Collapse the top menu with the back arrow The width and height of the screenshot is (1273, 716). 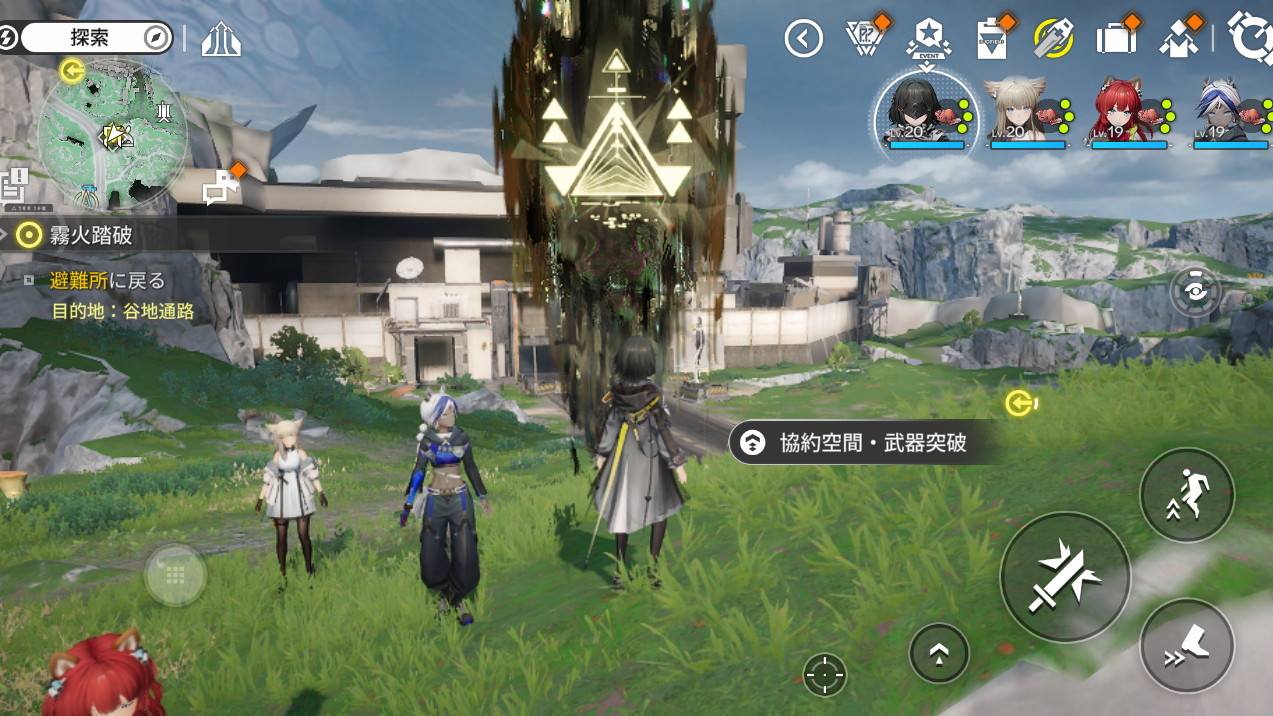pyautogui.click(x=803, y=39)
